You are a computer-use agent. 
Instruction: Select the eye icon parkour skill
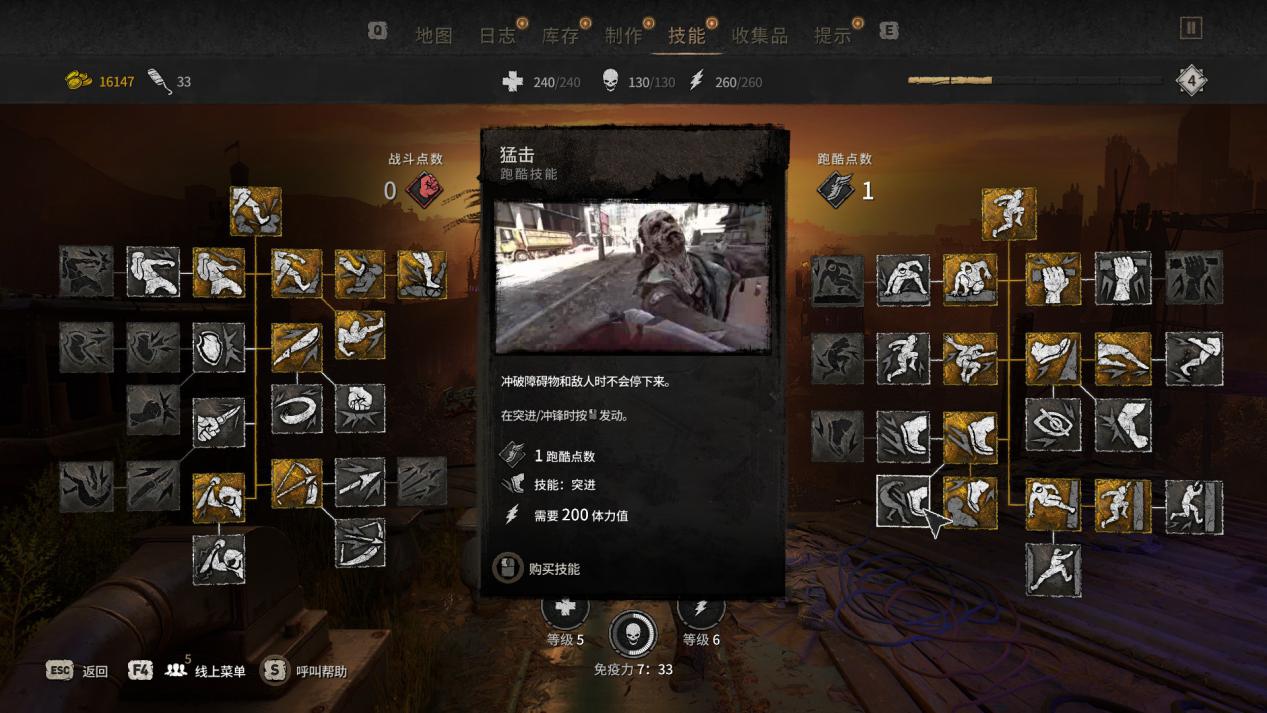pos(1052,424)
